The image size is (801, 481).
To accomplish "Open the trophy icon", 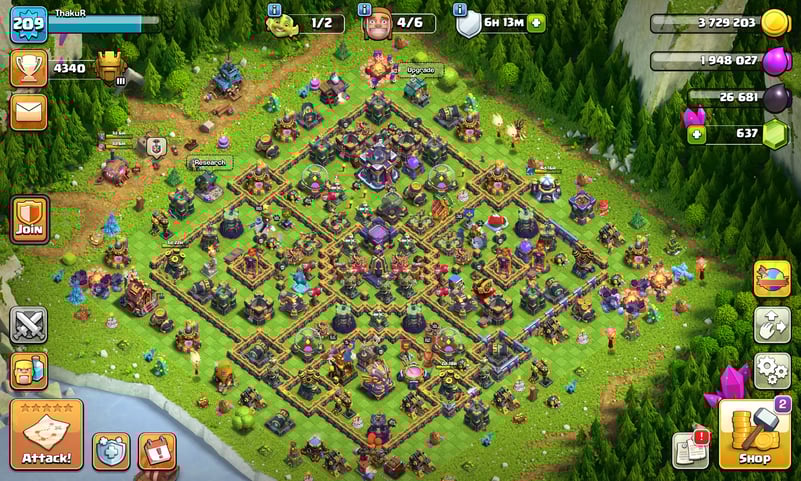I will tap(28, 67).
